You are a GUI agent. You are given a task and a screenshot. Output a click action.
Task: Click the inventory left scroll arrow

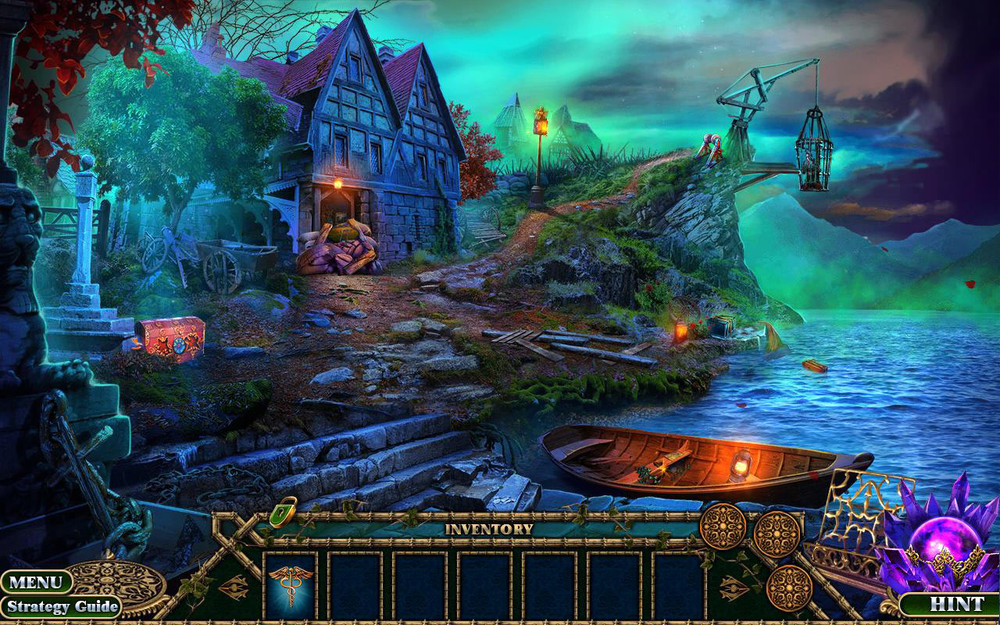235,587
